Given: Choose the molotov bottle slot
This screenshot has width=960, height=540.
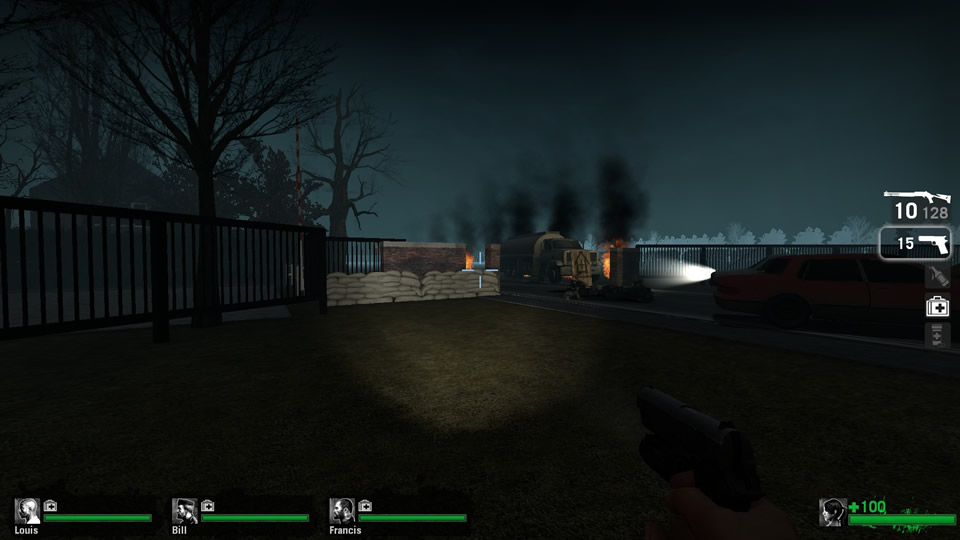Looking at the screenshot, I should (937, 277).
